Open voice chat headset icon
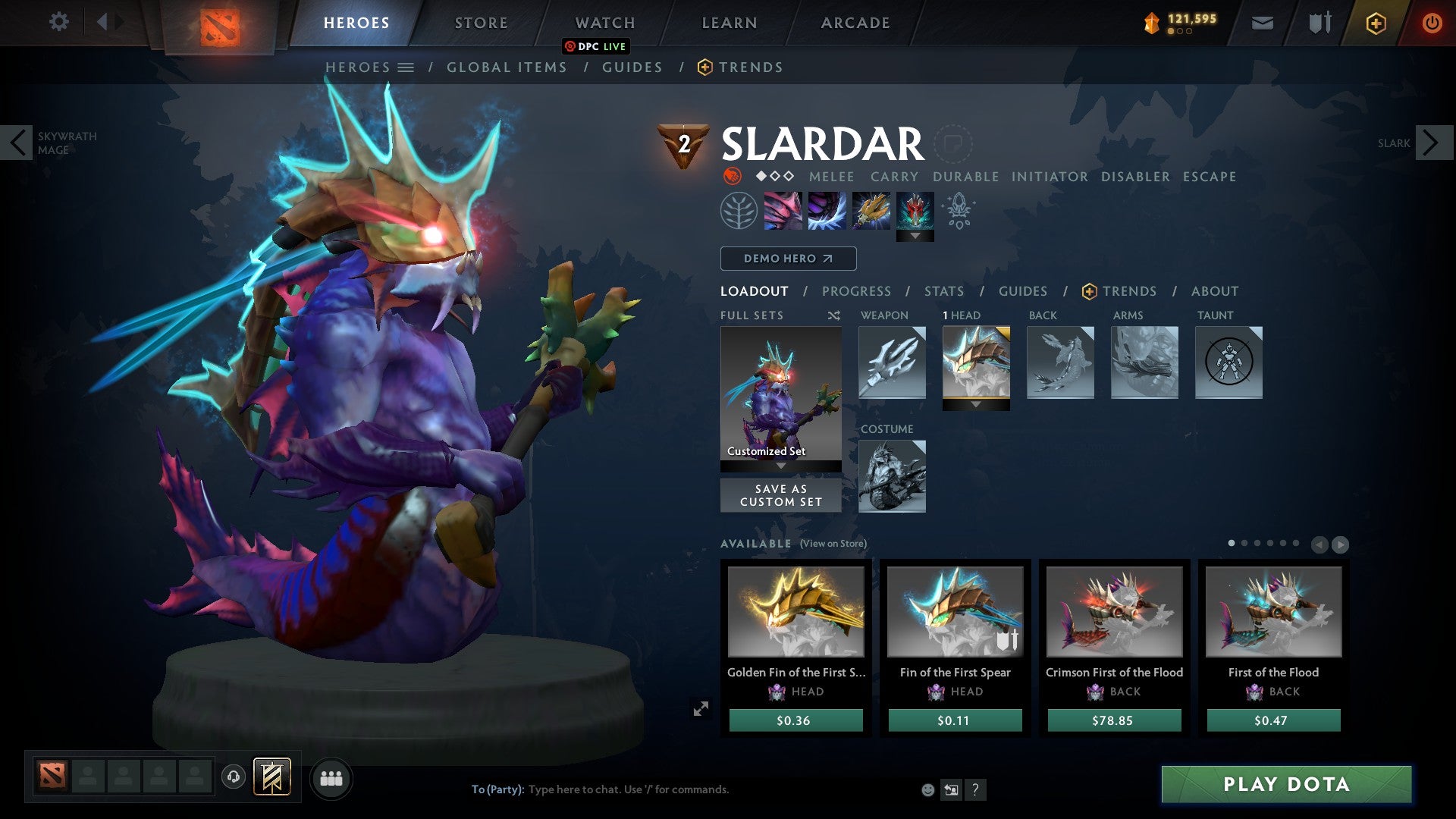 click(234, 777)
